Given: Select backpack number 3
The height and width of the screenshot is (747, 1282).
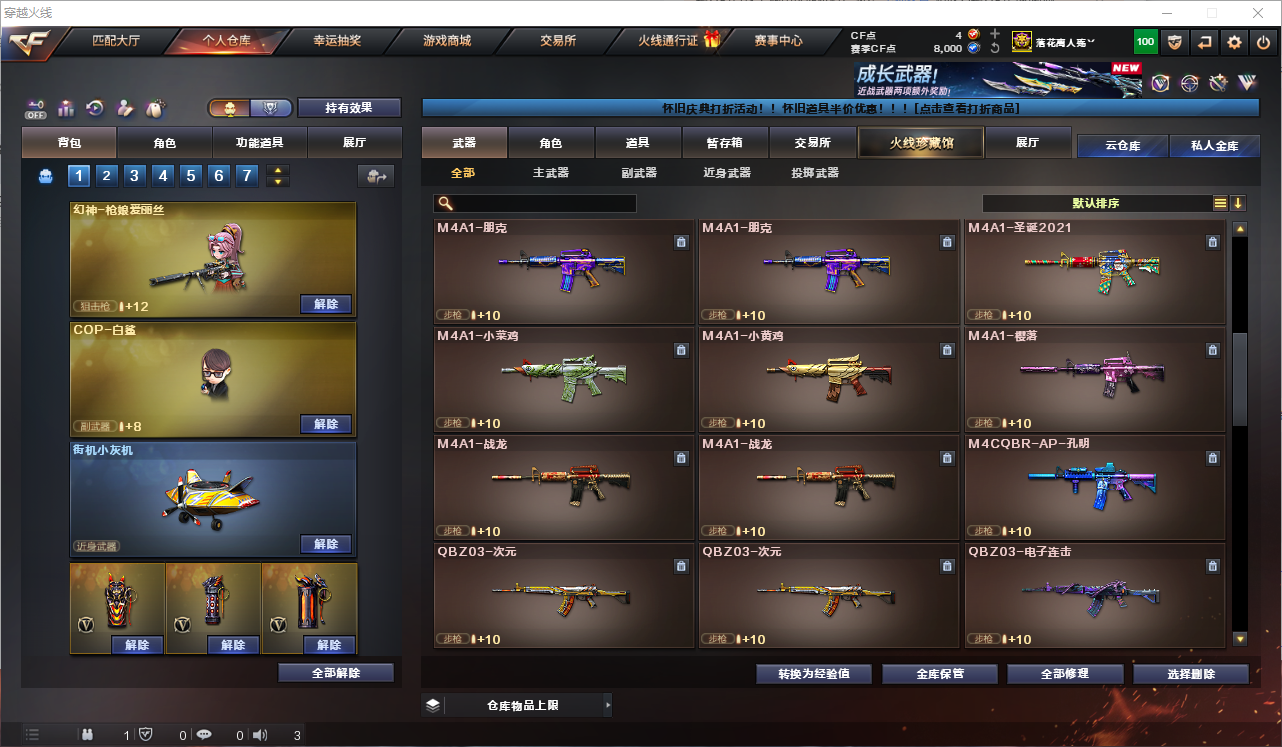Looking at the screenshot, I should [135, 177].
